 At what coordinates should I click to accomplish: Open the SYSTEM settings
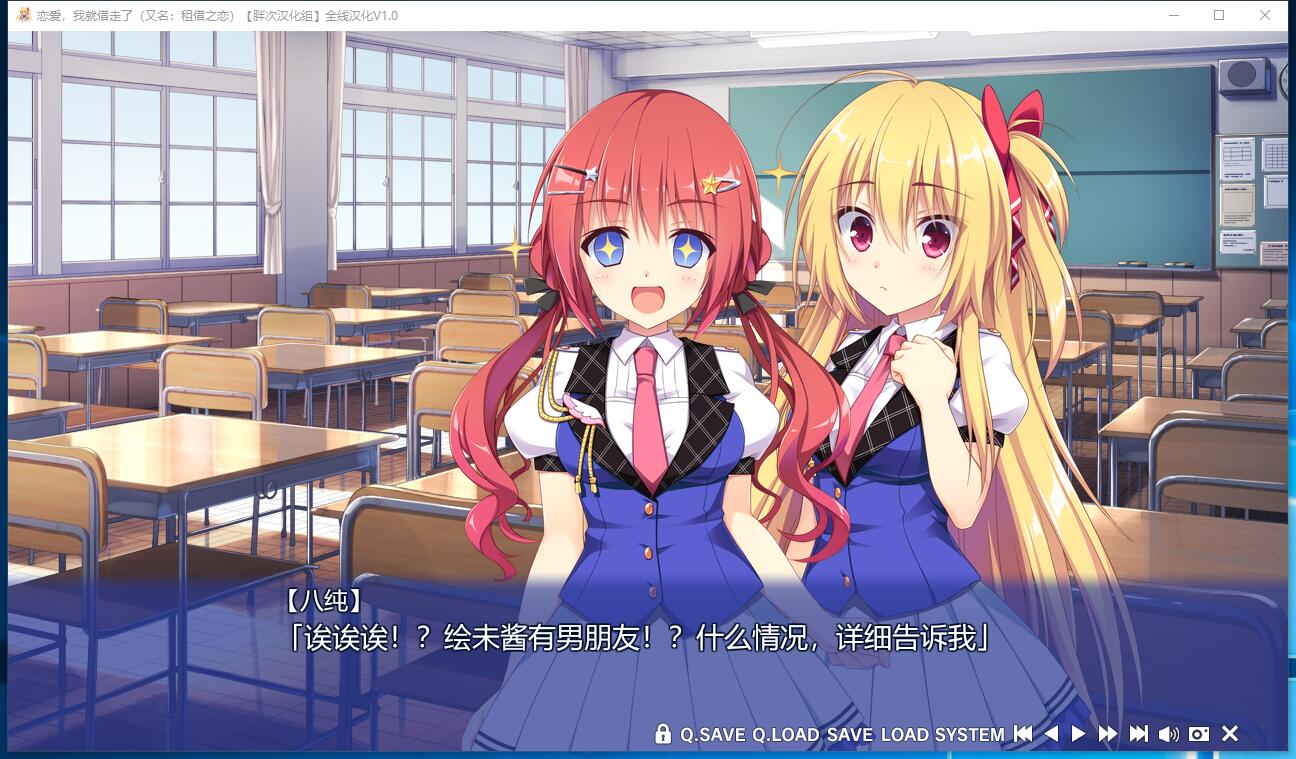(969, 735)
